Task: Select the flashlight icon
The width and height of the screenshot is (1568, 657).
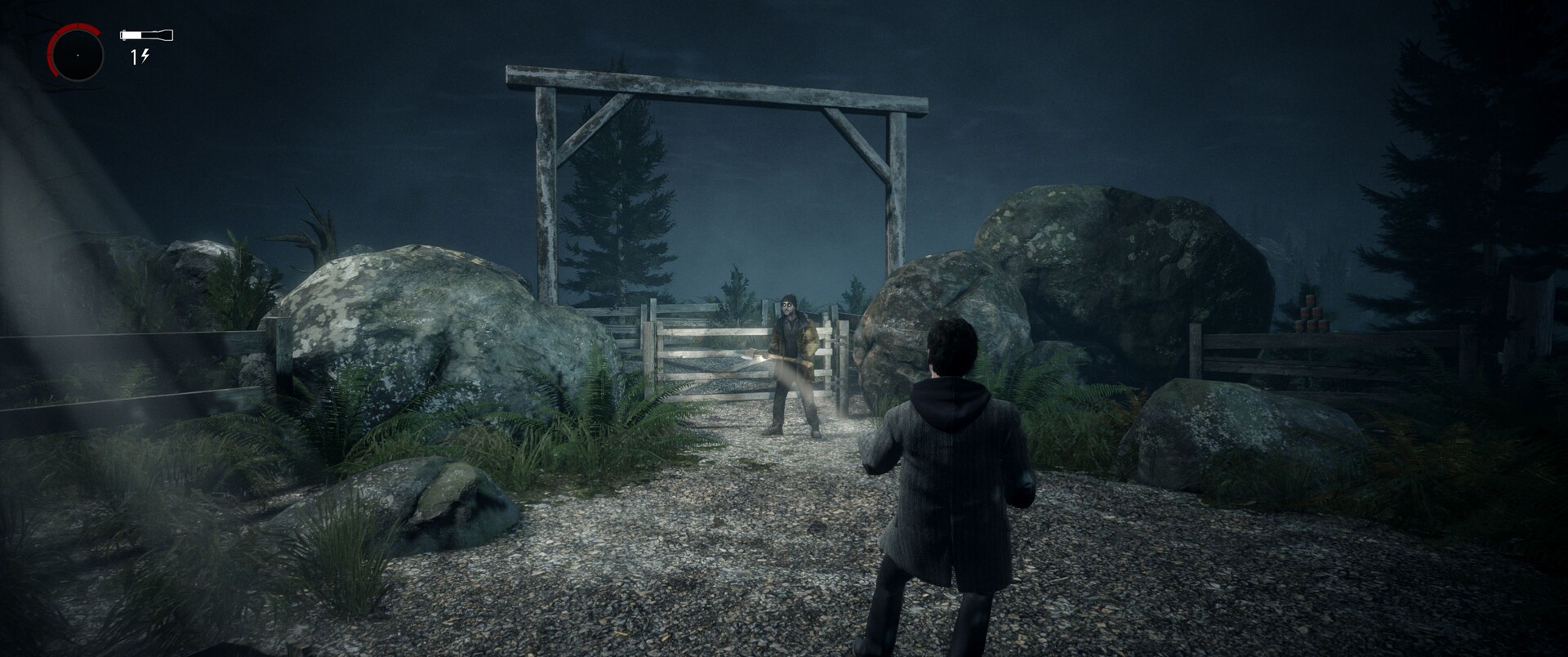Action: coord(146,35)
